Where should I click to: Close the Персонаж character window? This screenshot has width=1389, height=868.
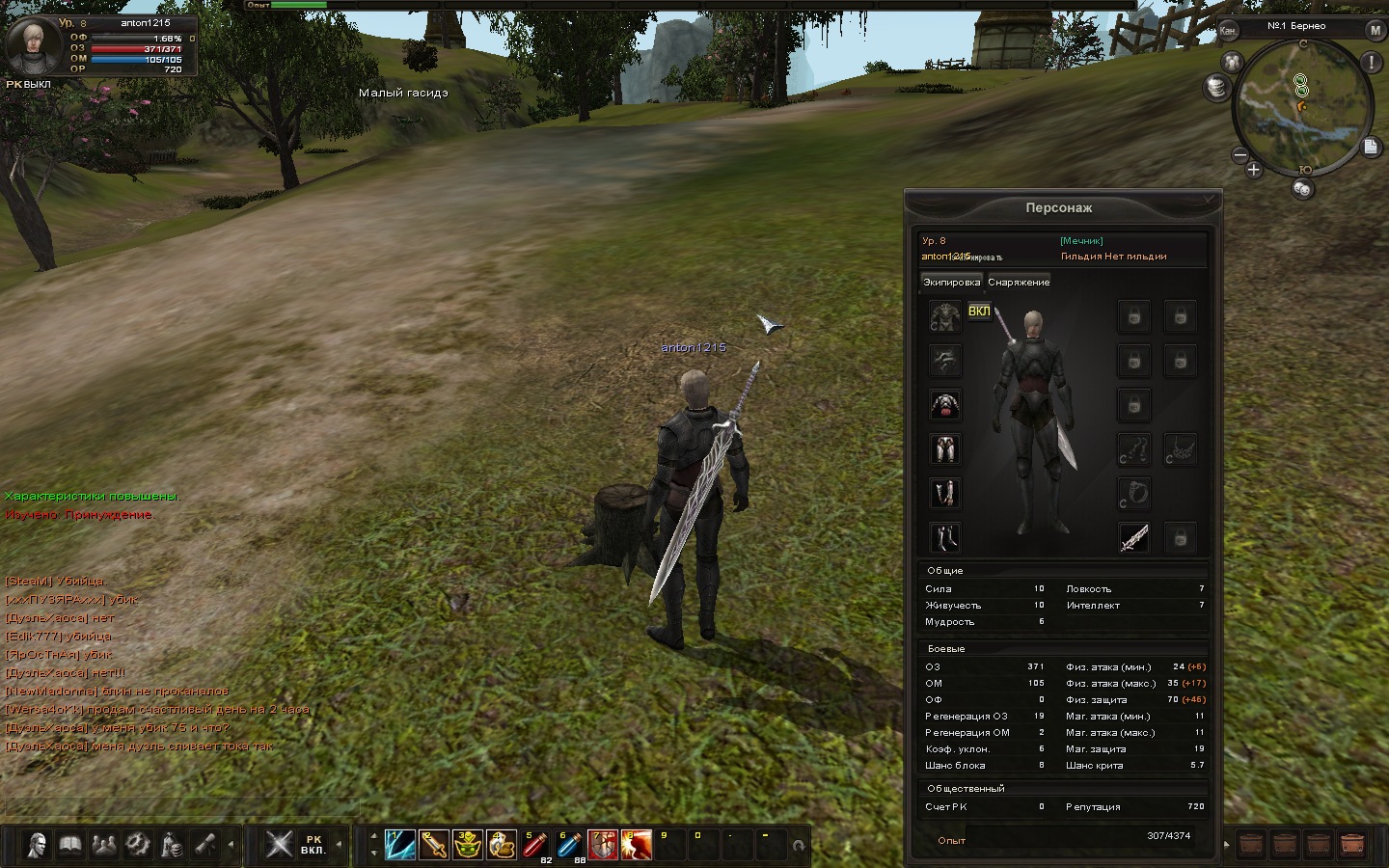[1209, 200]
